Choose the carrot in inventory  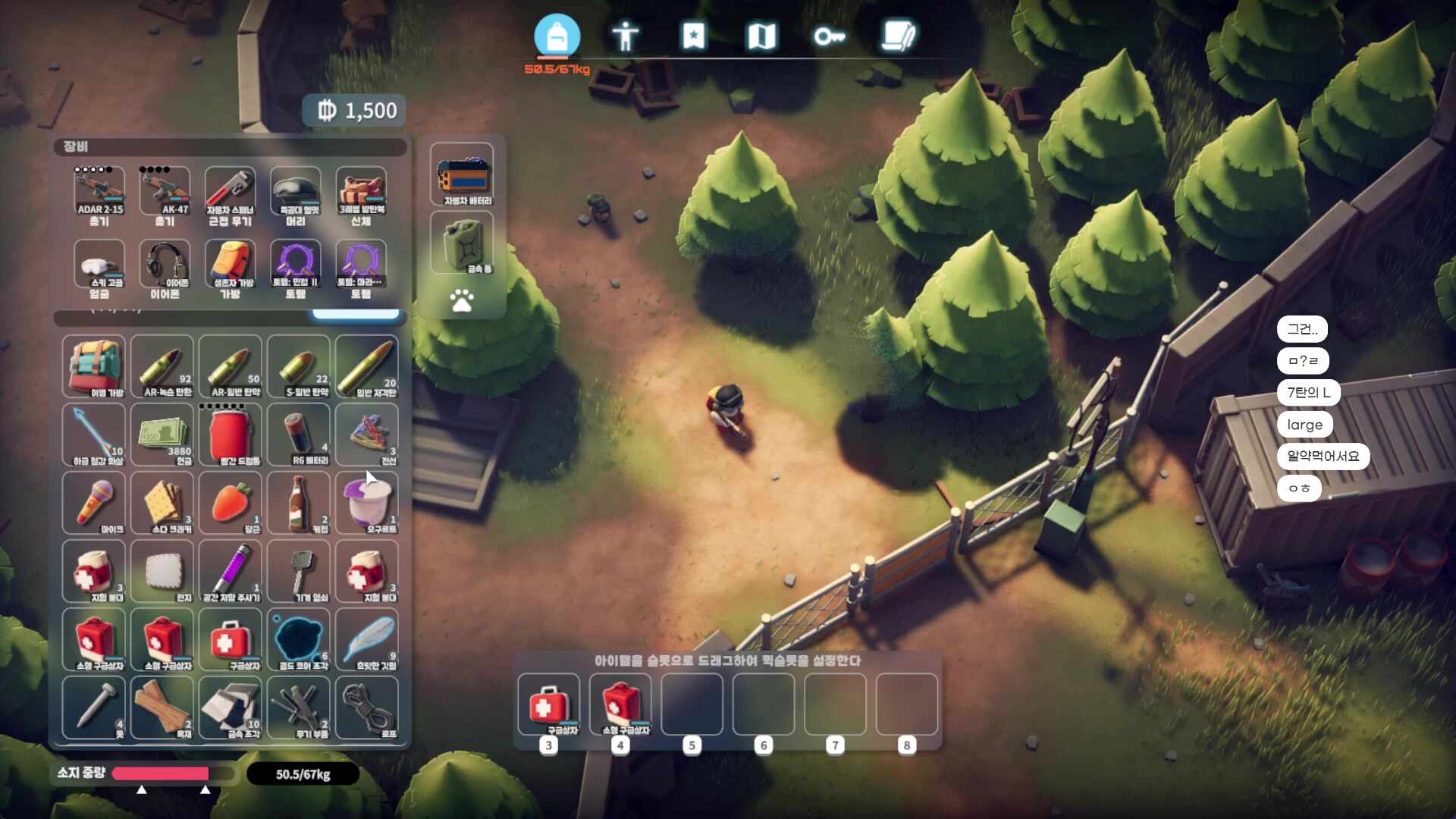tap(231, 503)
